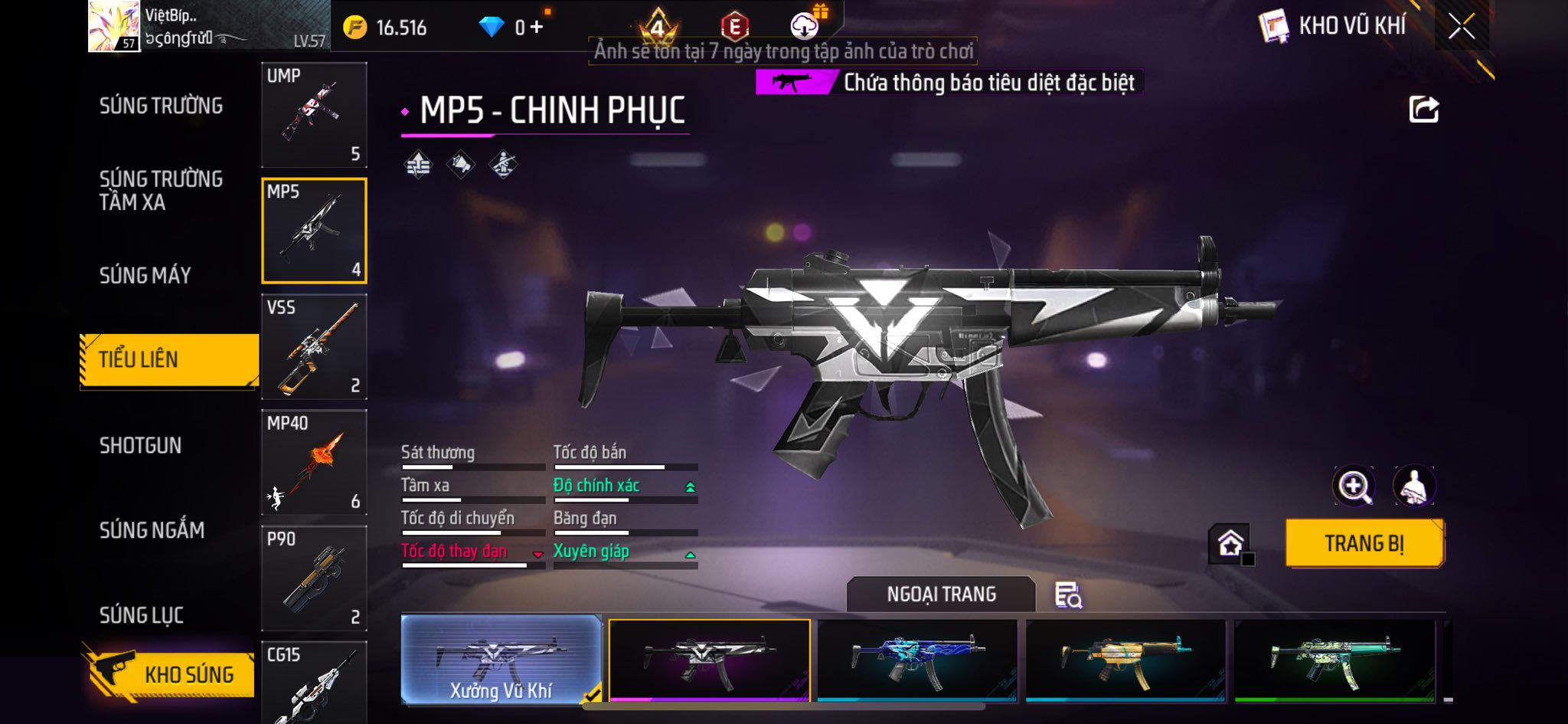Select the UMP weapon tile
The width and height of the screenshot is (1568, 724).
[x=314, y=115]
